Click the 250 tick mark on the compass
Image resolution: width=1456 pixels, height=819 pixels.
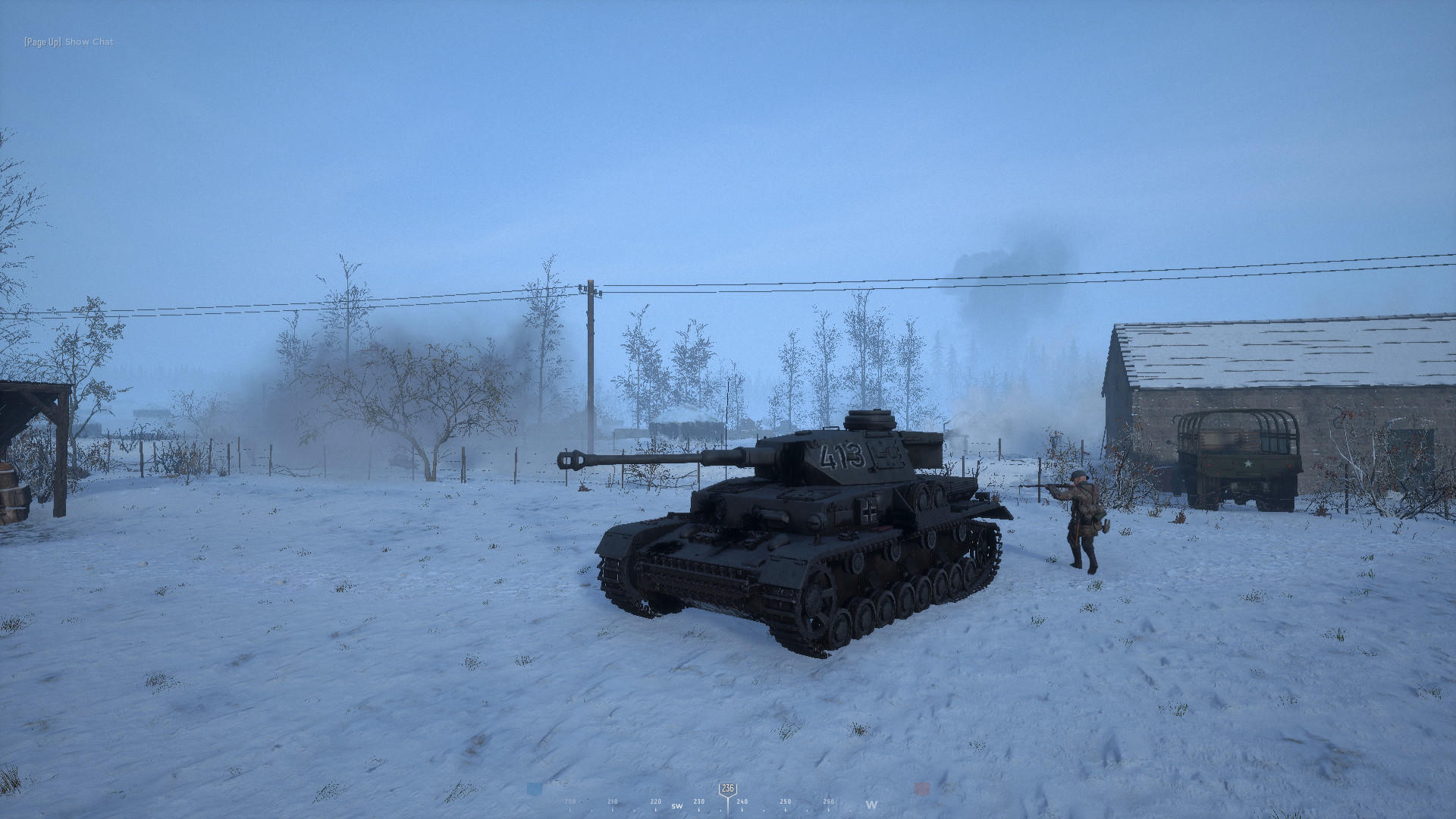[x=785, y=802]
